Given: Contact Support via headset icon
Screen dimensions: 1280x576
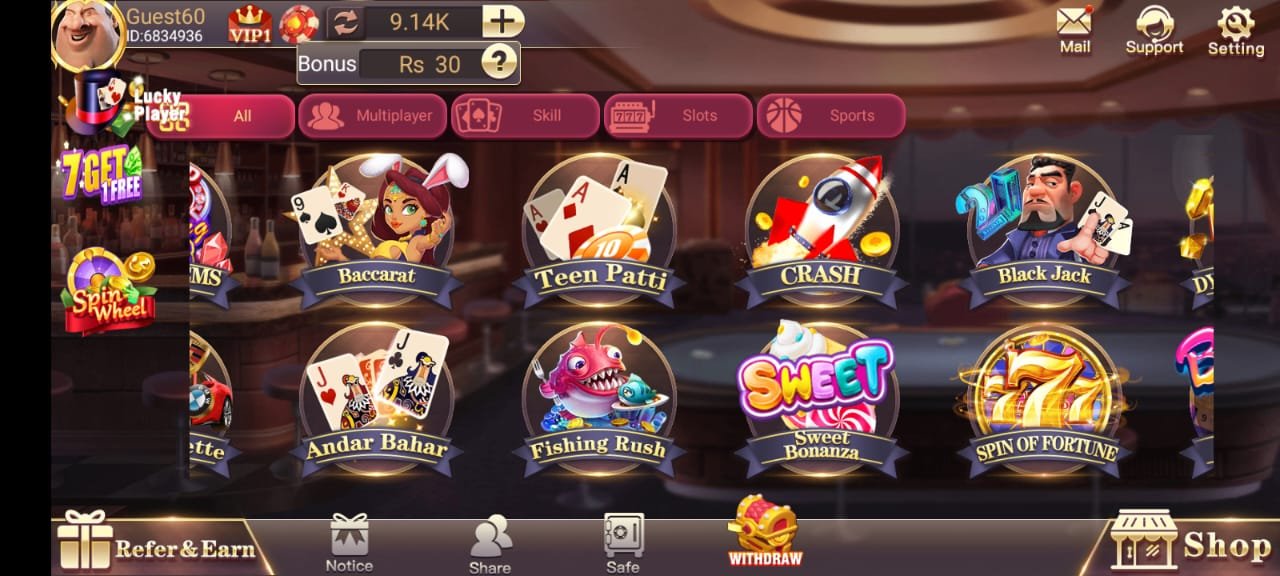Looking at the screenshot, I should 1154,29.
